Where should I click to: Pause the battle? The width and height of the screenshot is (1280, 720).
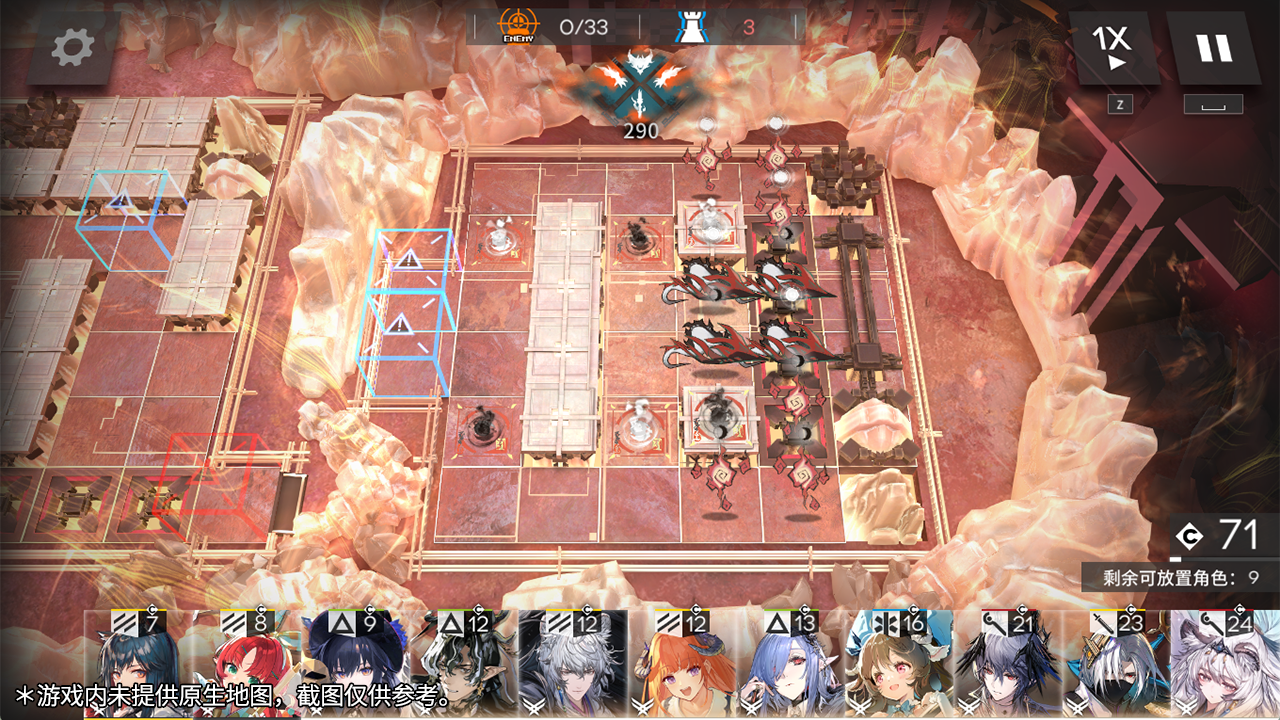pyautogui.click(x=1214, y=47)
